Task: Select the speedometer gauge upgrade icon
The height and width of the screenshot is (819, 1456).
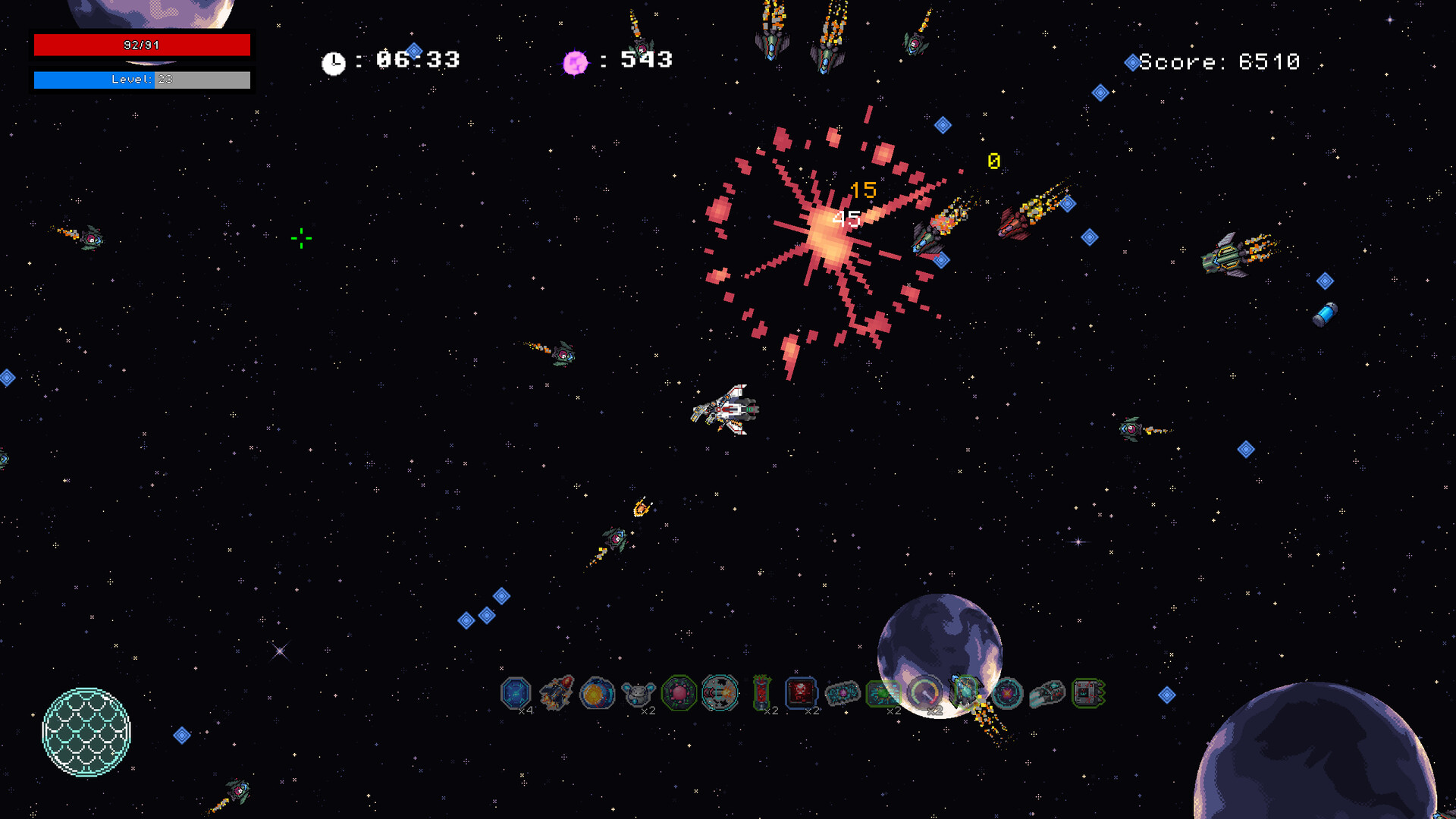Action: [x=924, y=693]
